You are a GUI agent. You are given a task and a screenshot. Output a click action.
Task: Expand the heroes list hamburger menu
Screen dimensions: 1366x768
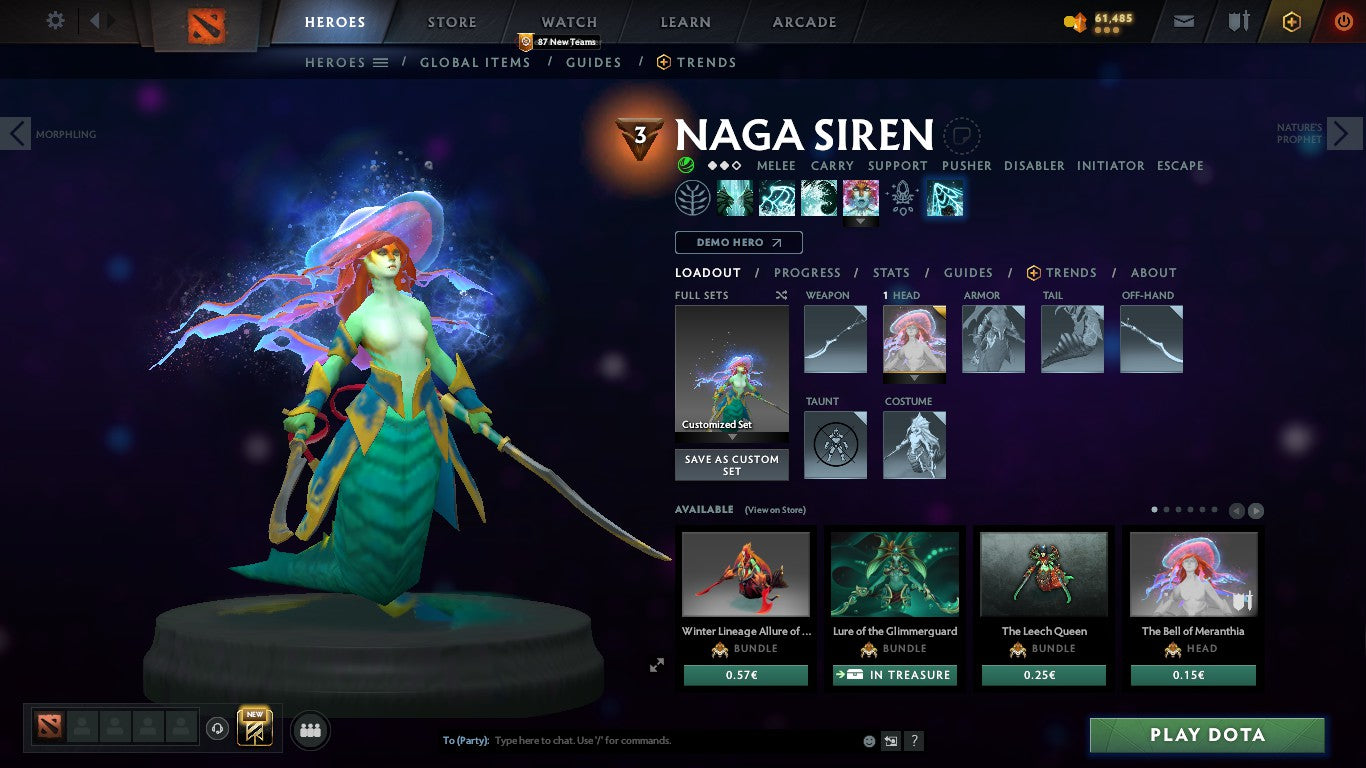pyautogui.click(x=381, y=62)
